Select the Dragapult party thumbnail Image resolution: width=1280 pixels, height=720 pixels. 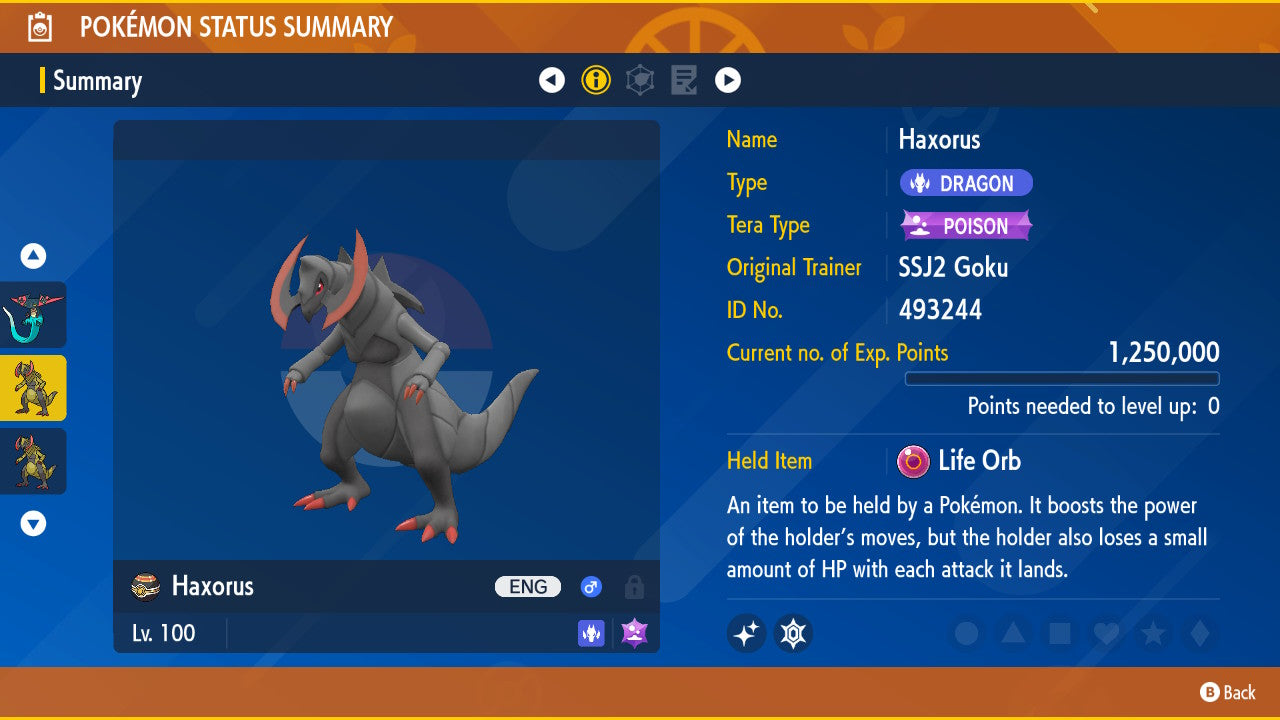point(33,315)
